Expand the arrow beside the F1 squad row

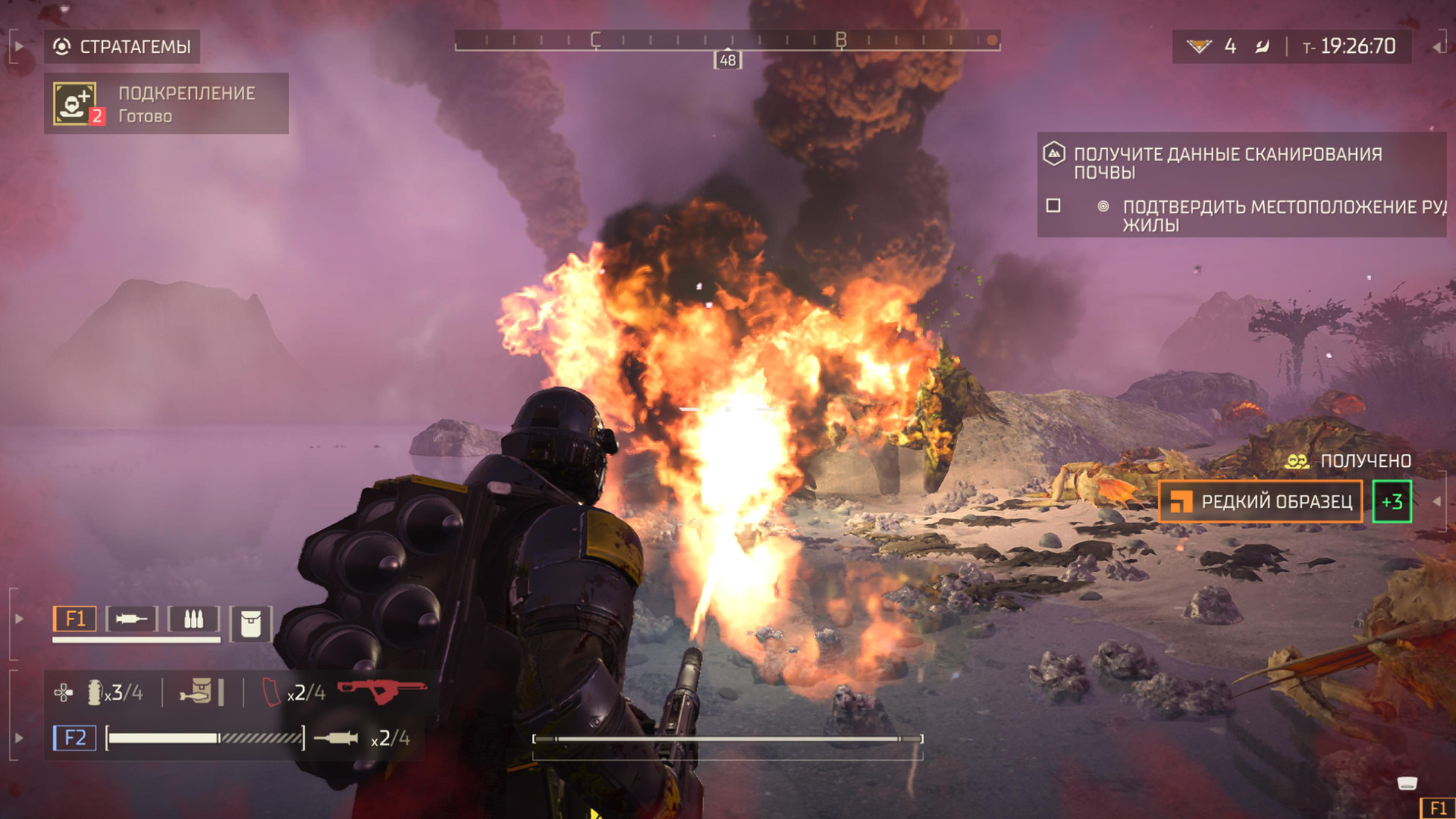pyautogui.click(x=19, y=619)
